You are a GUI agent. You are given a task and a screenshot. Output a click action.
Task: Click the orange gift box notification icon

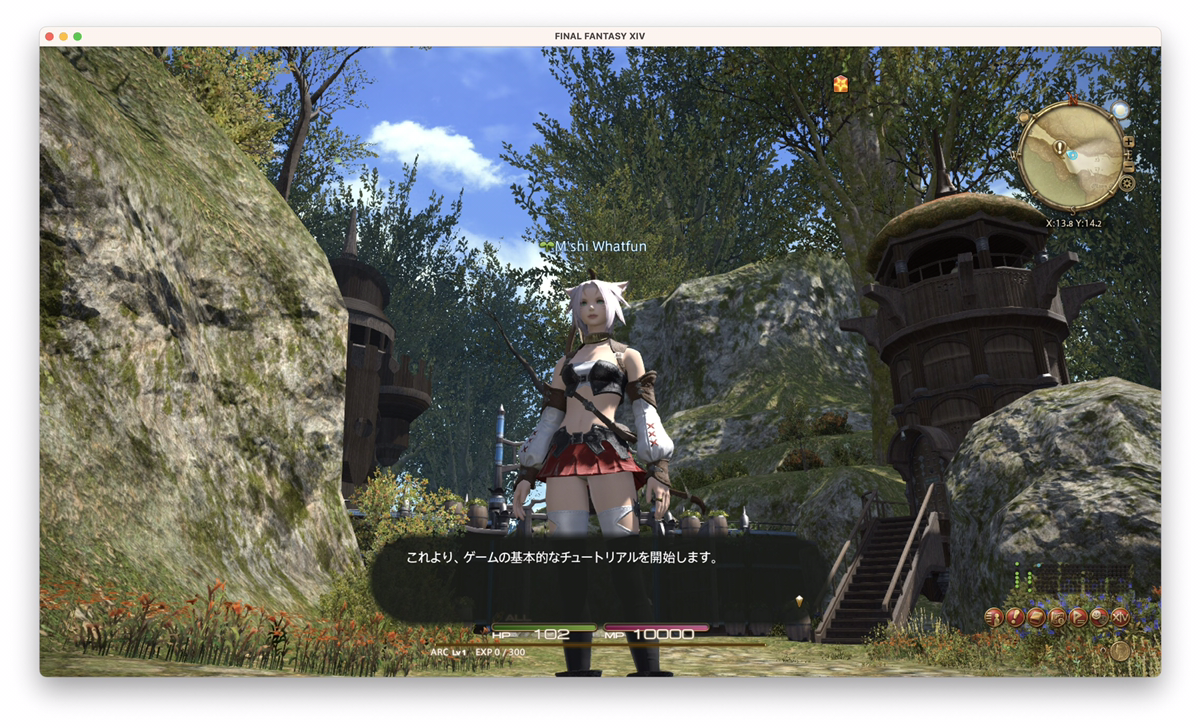point(840,84)
